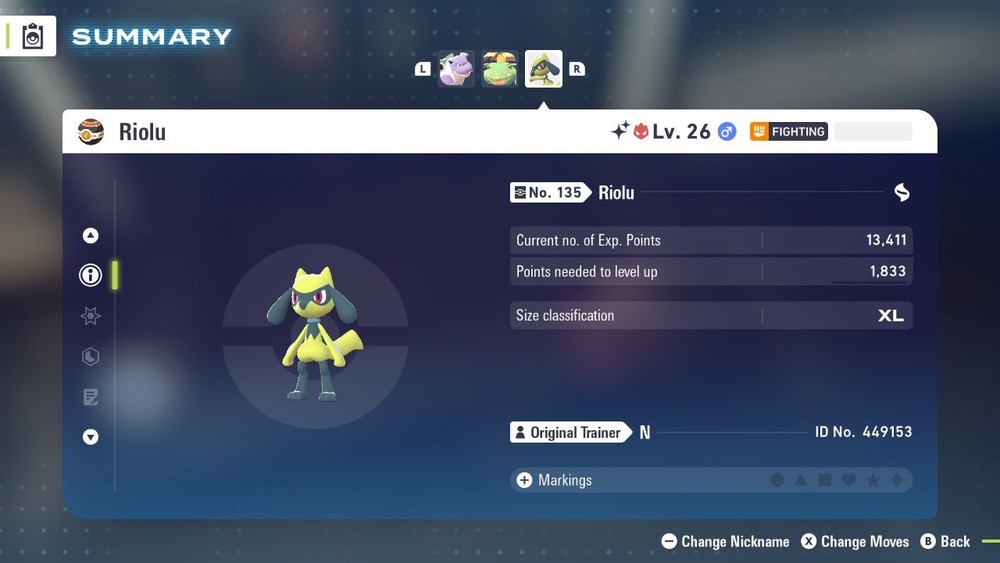Screen dimensions: 1000x563
Task: Open the Markings editor
Action: (553, 481)
